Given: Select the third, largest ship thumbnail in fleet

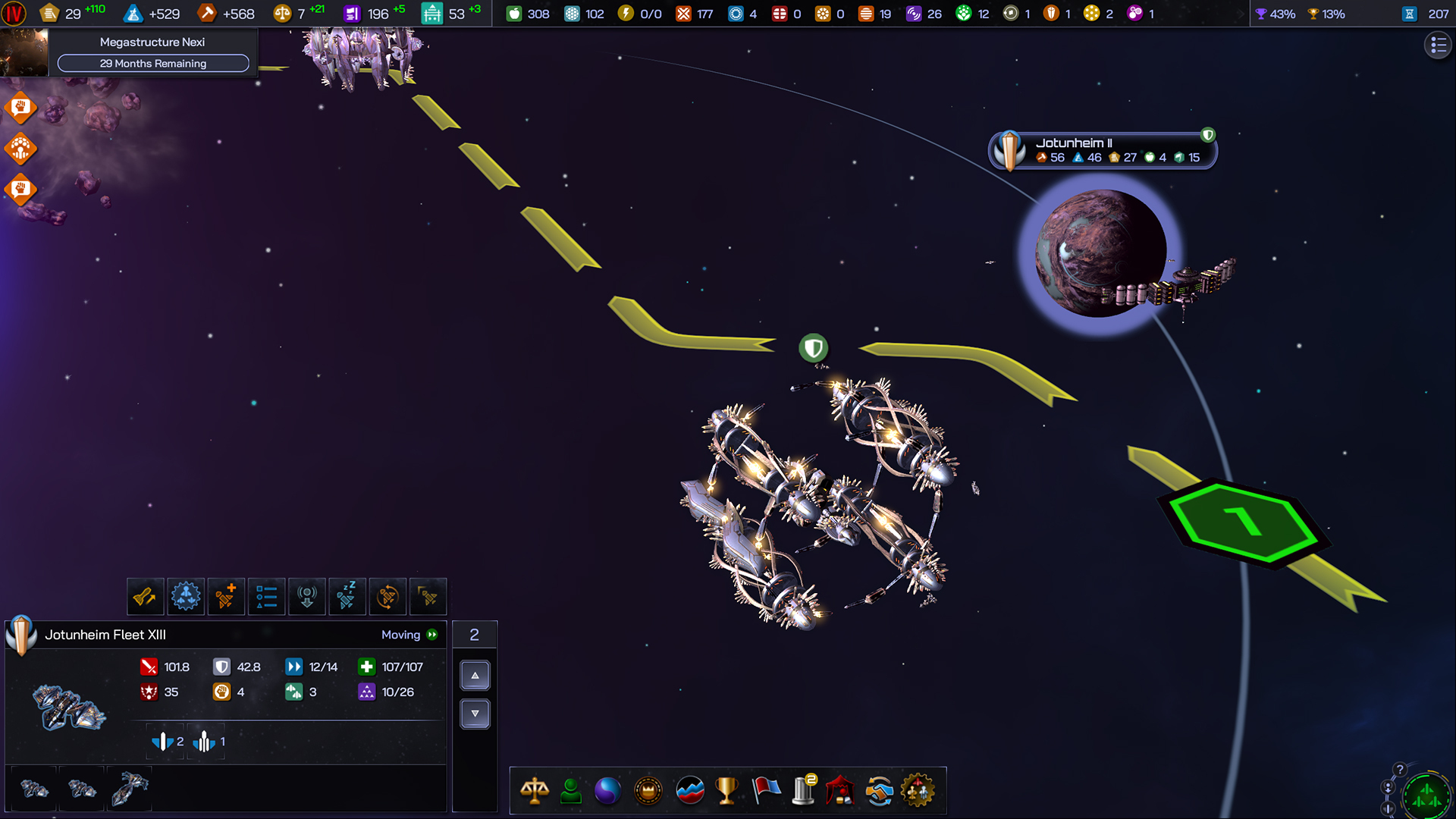Looking at the screenshot, I should [x=130, y=789].
